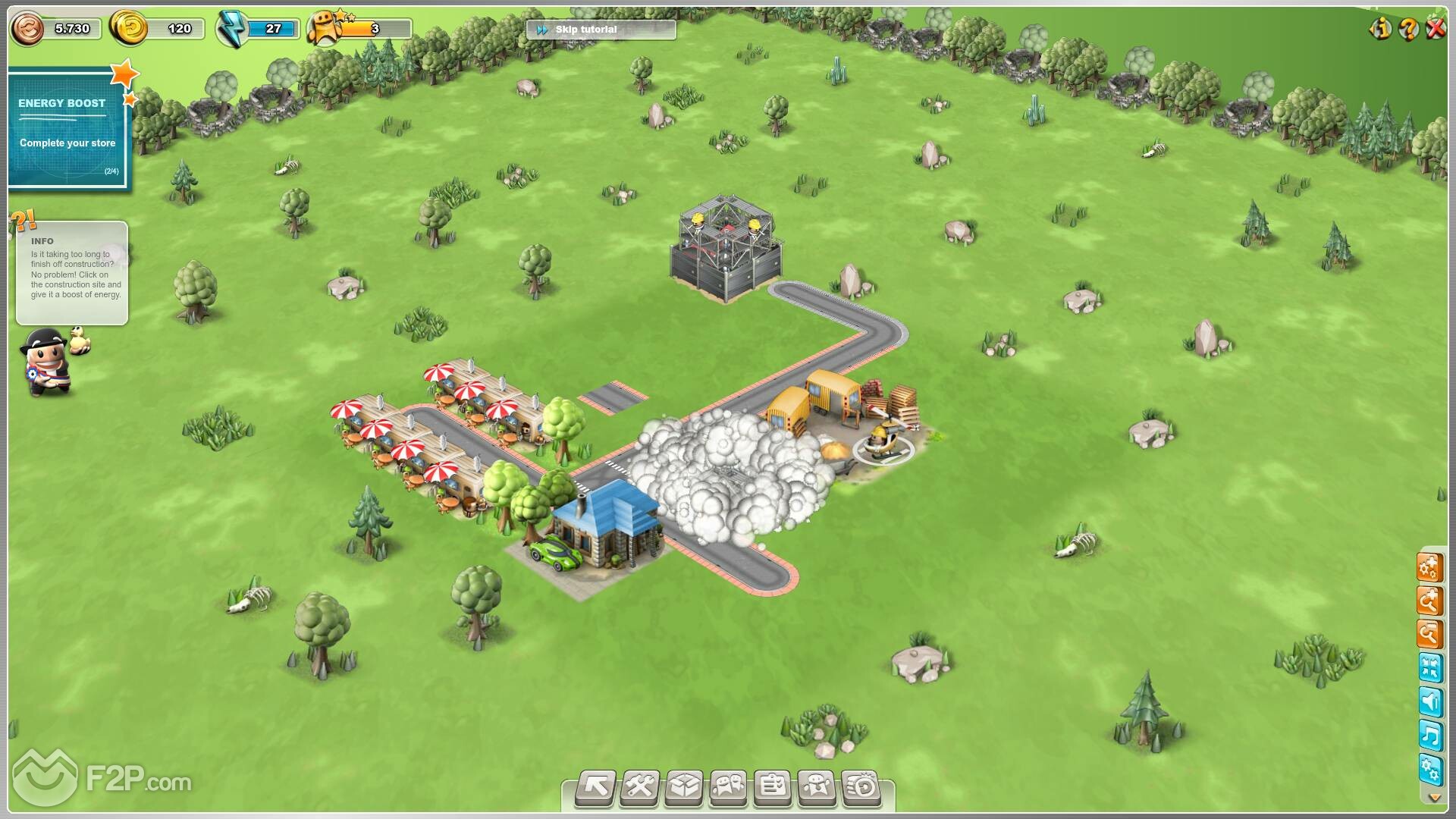
Task: Zoom out with the magnifier minus button
Action: (1429, 634)
